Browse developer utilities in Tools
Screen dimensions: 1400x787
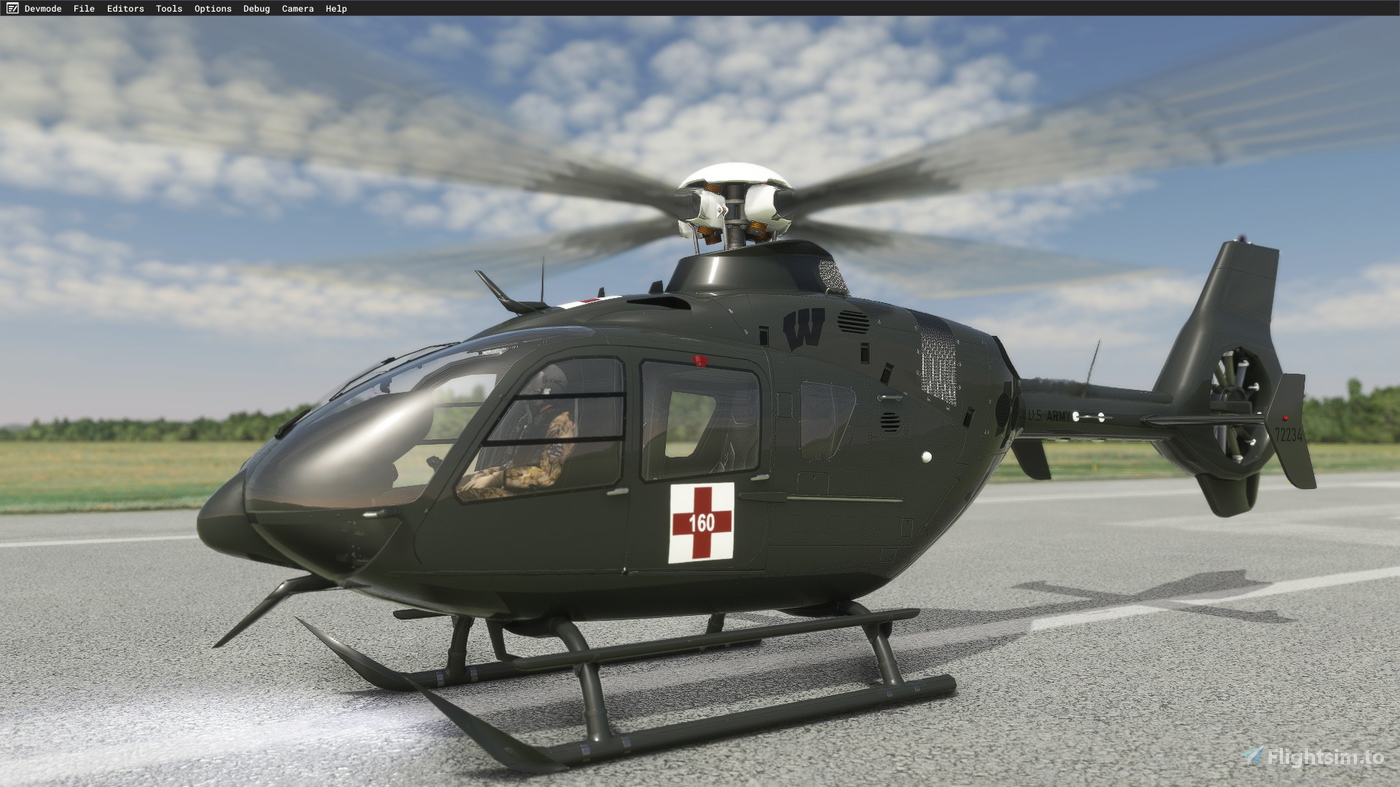[x=168, y=8]
